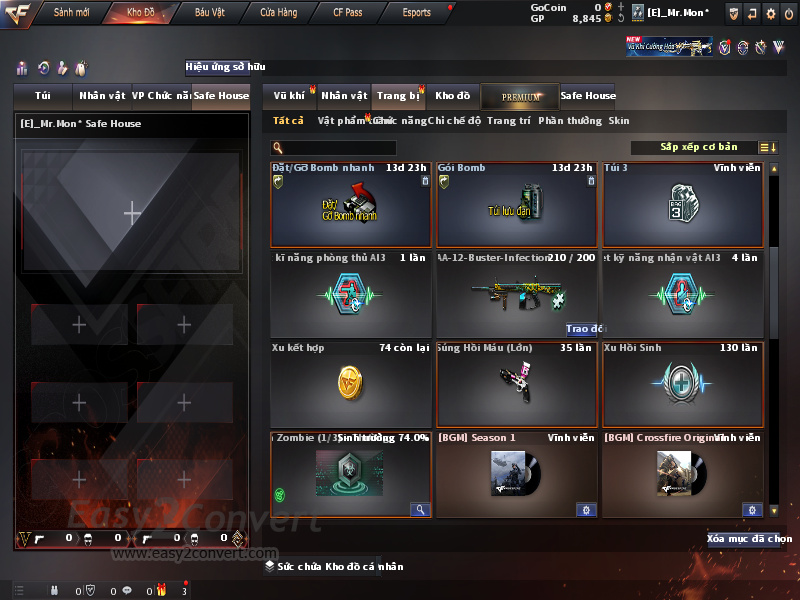Select the Xu Hồi Sinh revive coin
800x600 pixels.
tap(682, 384)
